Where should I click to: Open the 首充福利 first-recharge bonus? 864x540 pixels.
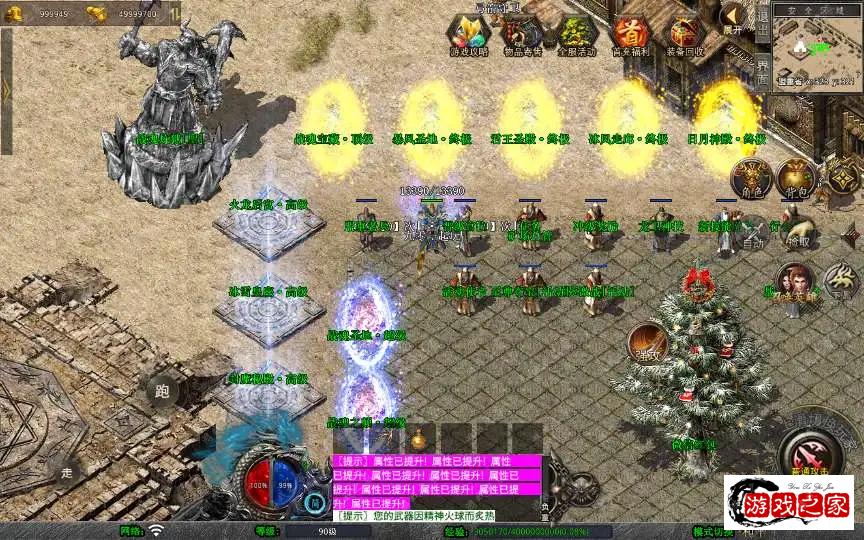click(x=631, y=35)
